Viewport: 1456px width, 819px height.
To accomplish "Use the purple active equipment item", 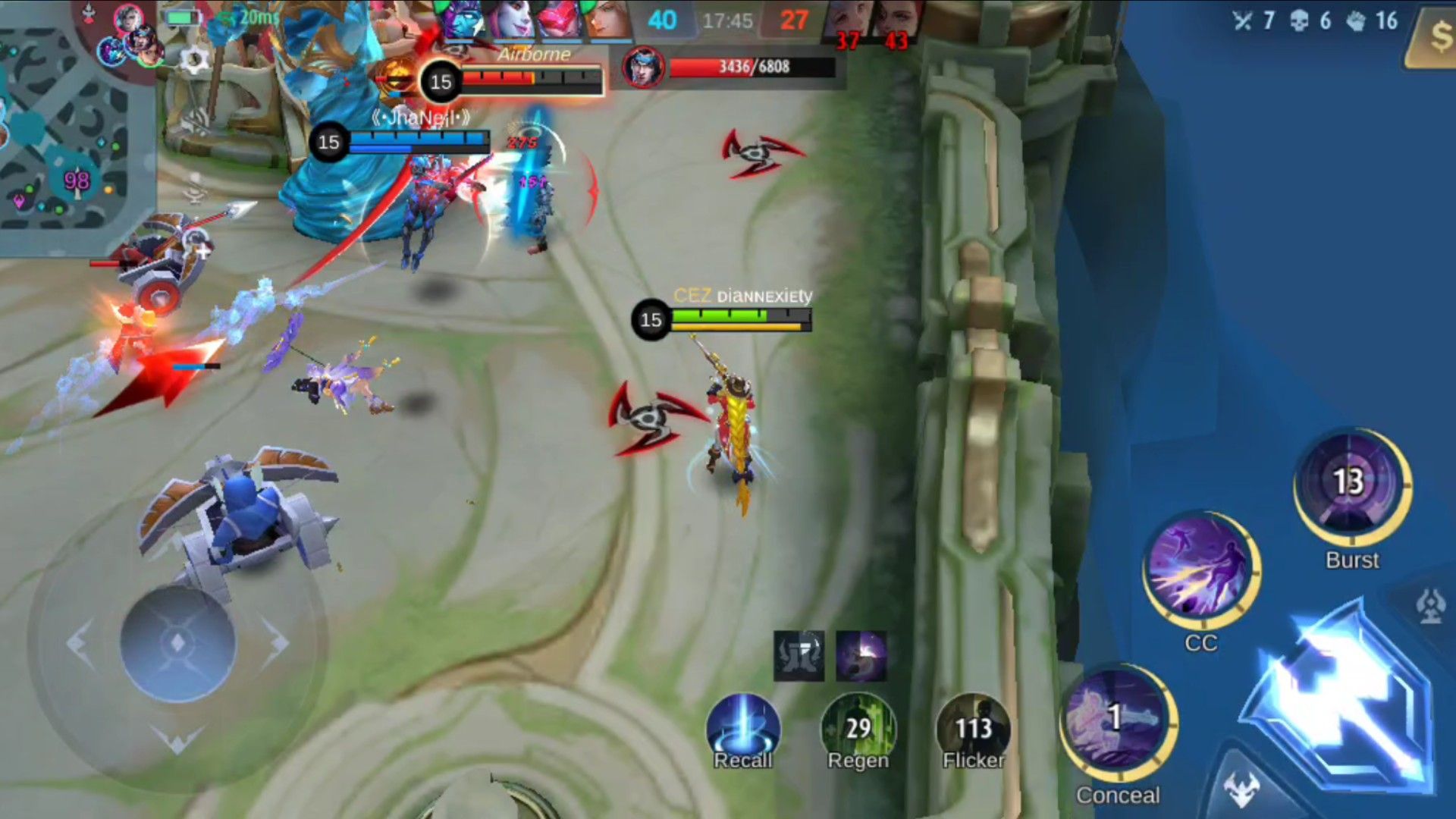I will click(861, 655).
